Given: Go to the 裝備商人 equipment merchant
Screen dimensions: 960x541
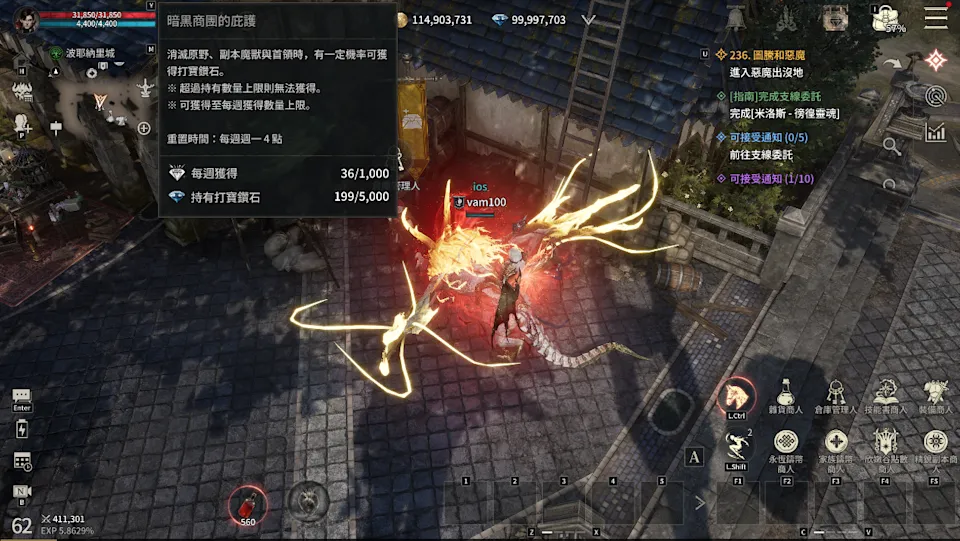Looking at the screenshot, I should (936, 396).
